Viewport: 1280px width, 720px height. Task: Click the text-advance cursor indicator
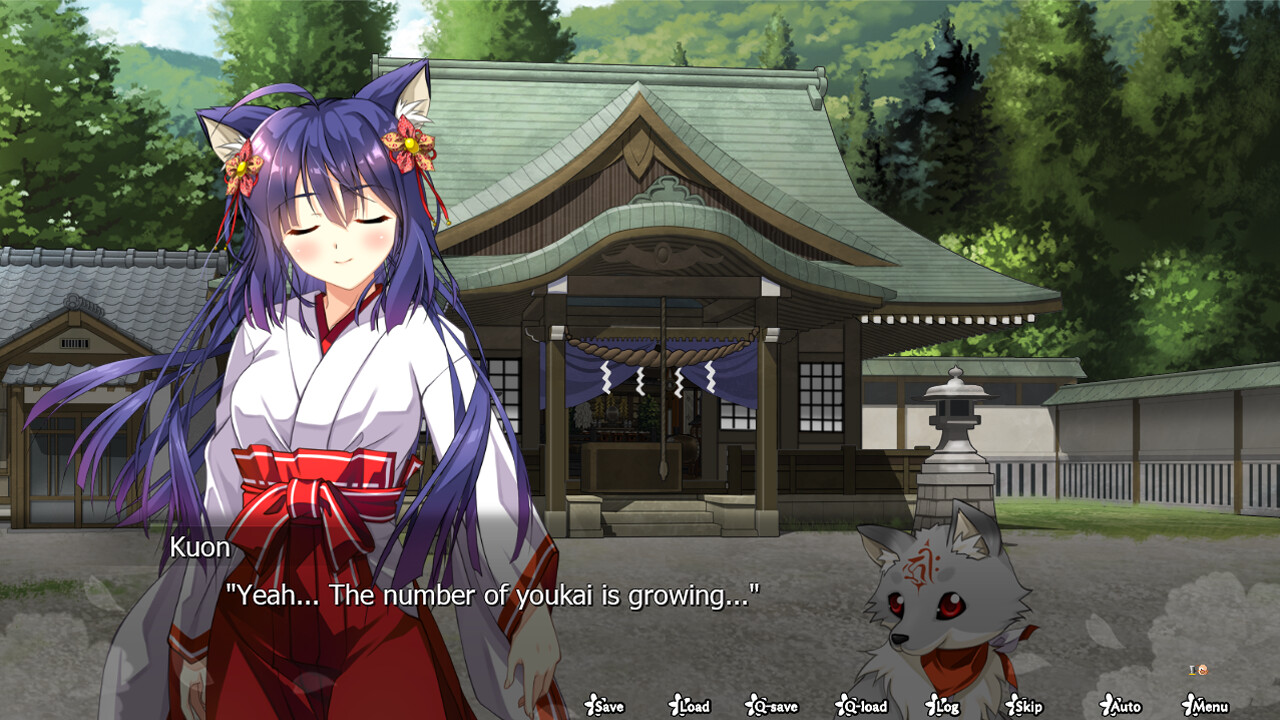1192,670
